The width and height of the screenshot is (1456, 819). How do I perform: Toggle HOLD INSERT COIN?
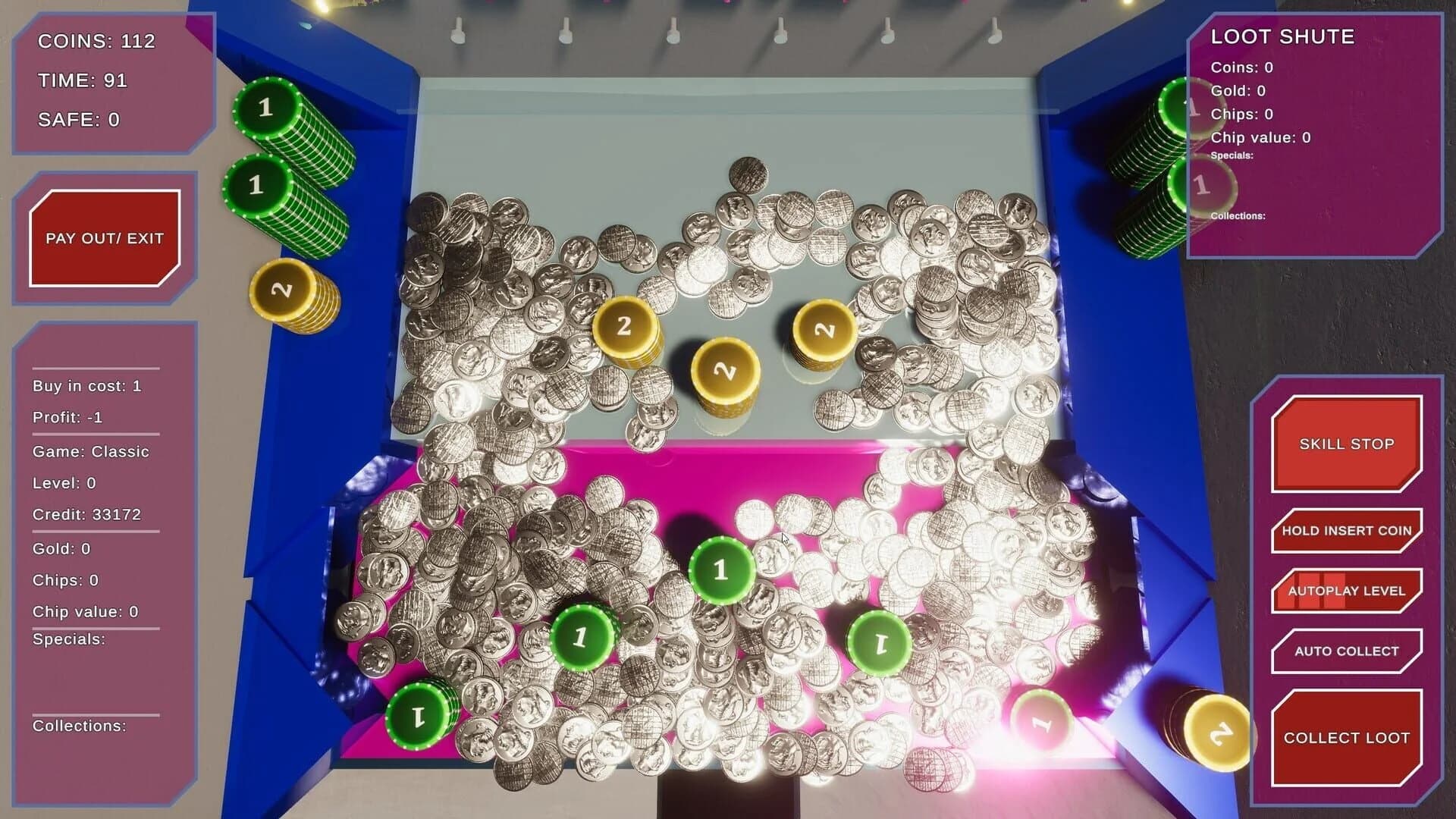(1346, 531)
